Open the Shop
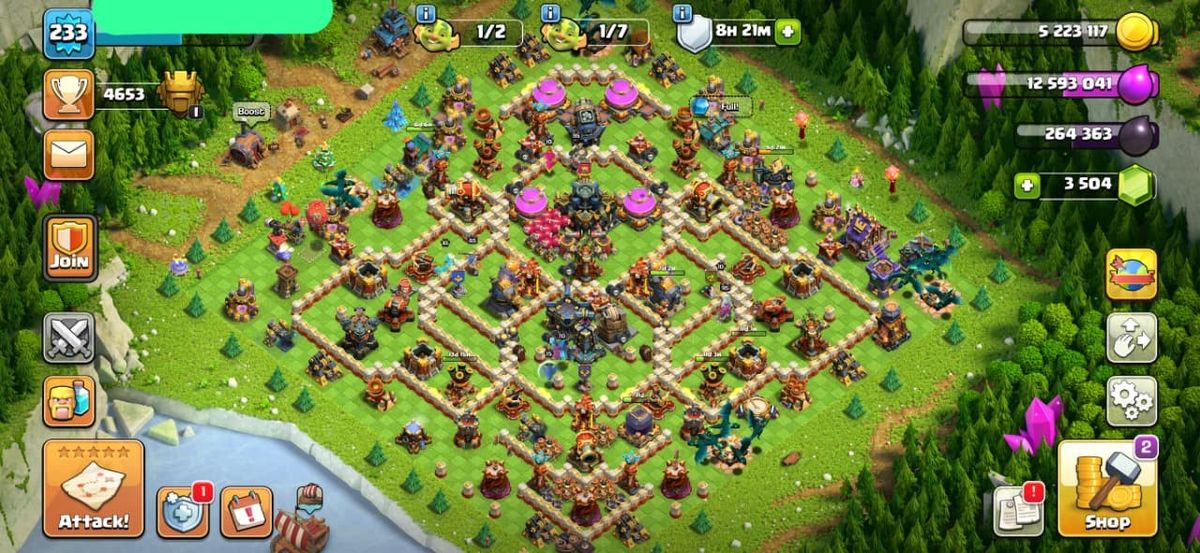This screenshot has height=553, width=1200. (1107, 489)
